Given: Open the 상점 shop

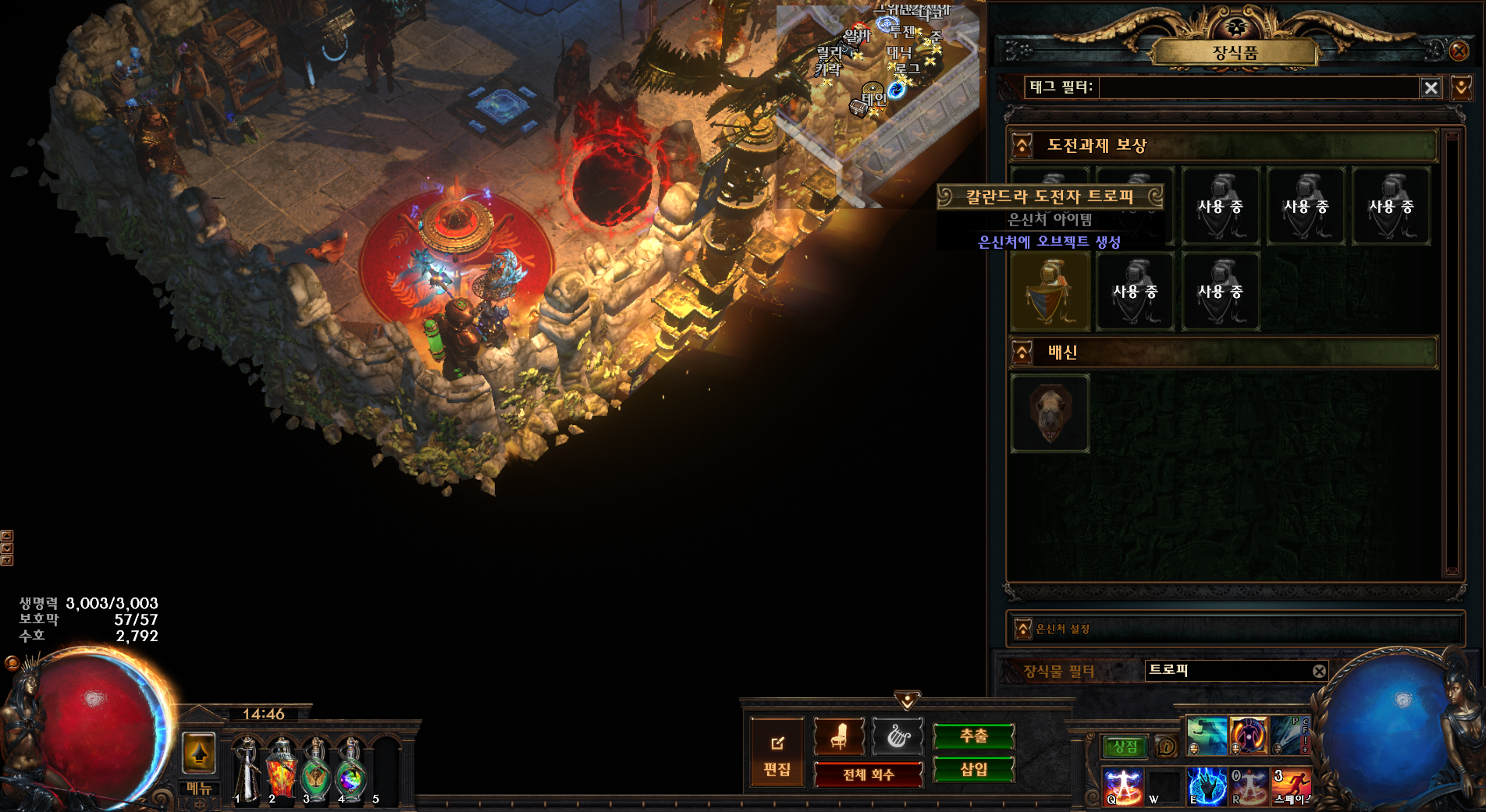Looking at the screenshot, I should (x=1125, y=746).
